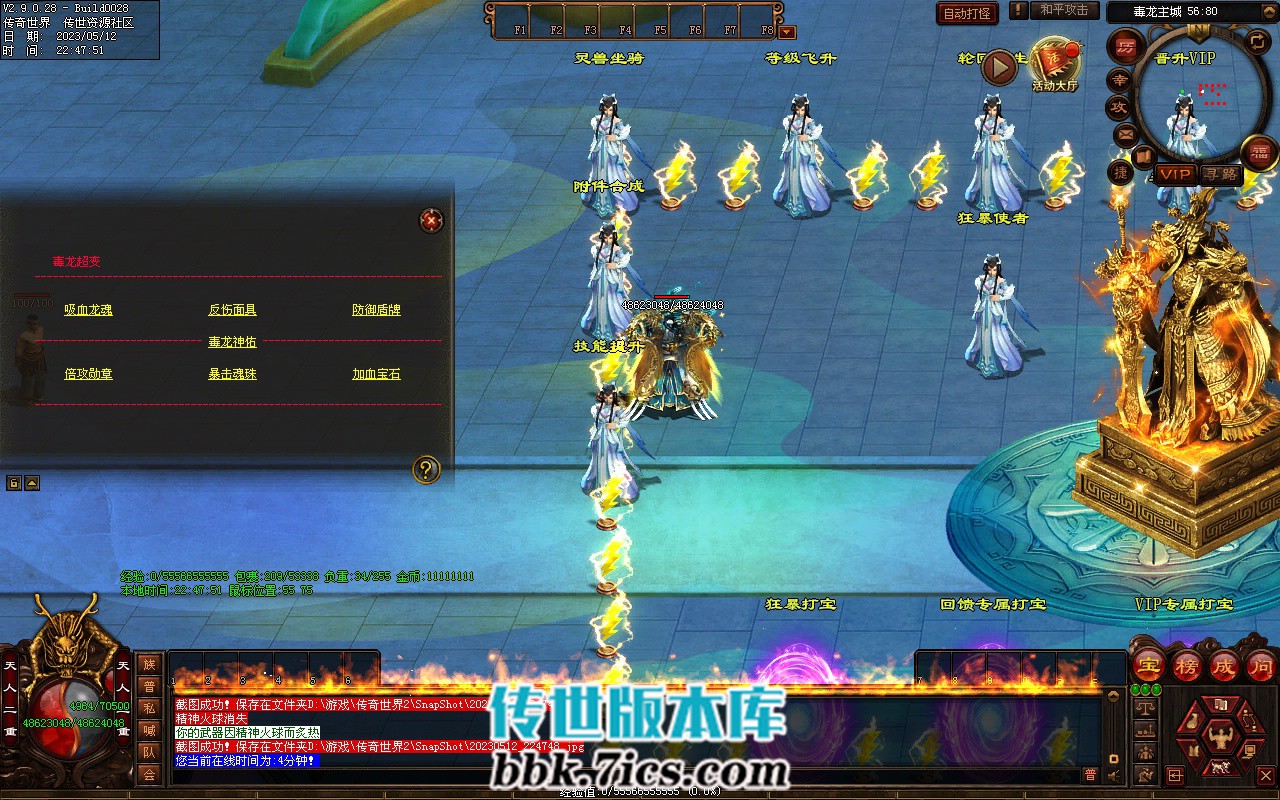The height and width of the screenshot is (800, 1280).
Task: Open the 防御盾牌 option
Action: click(376, 310)
